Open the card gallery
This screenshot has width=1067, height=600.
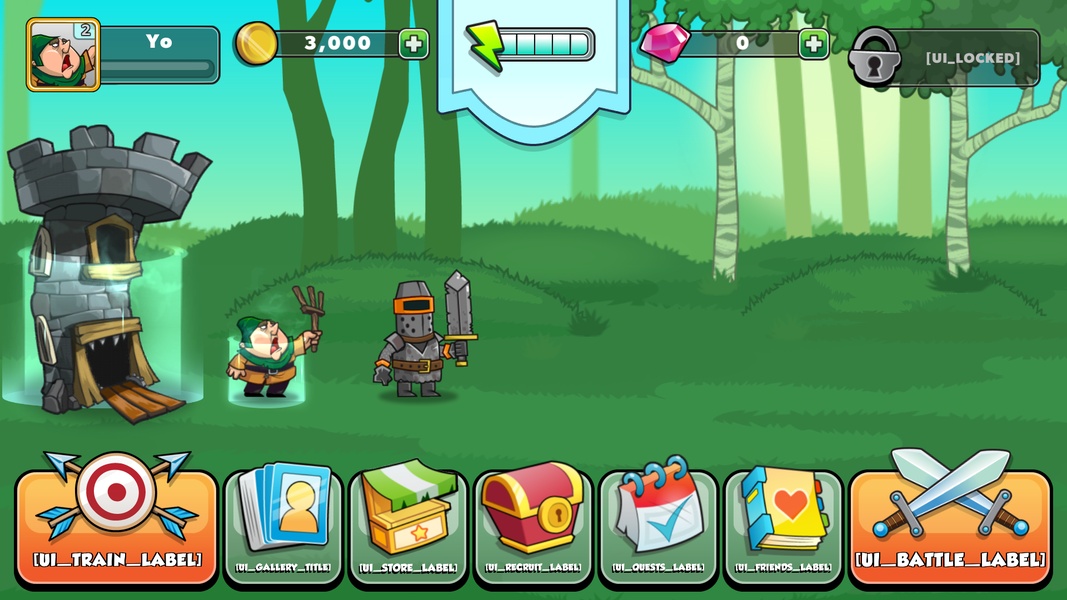click(x=283, y=525)
